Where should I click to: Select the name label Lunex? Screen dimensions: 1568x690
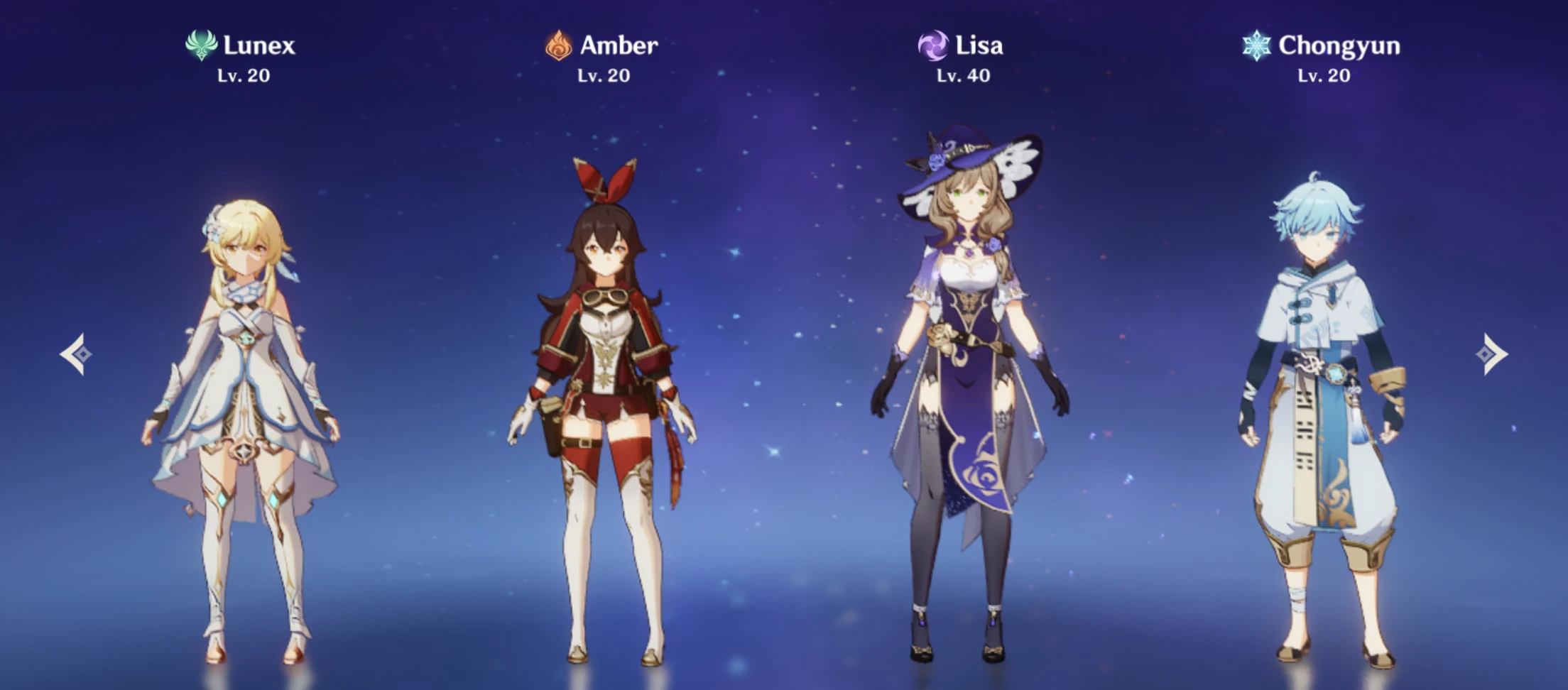[259, 47]
